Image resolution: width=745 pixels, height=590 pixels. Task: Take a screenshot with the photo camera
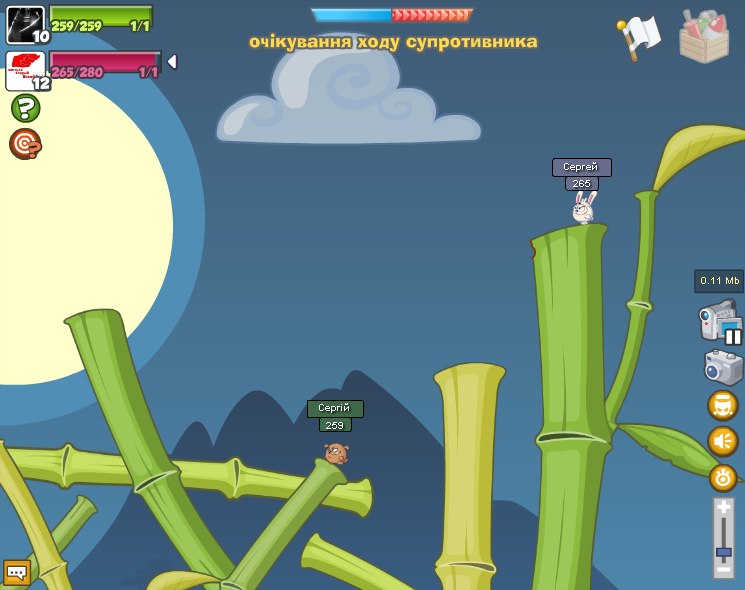click(x=723, y=367)
